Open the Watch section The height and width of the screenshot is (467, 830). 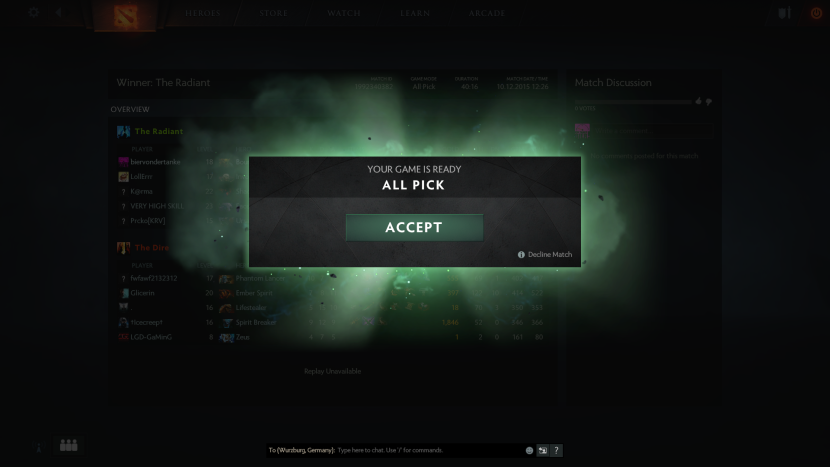coord(344,13)
